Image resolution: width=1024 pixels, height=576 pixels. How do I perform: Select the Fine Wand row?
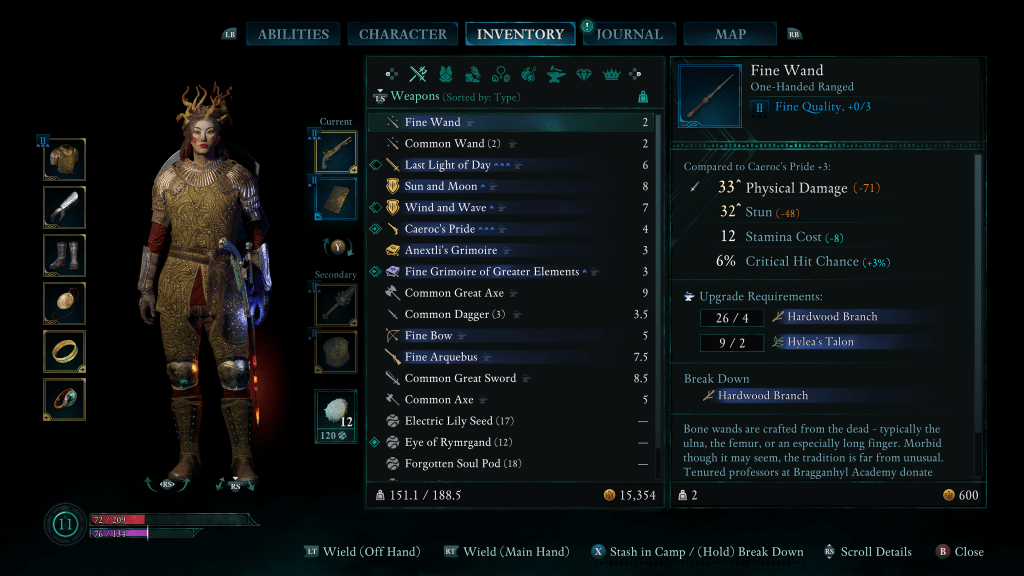[510, 122]
